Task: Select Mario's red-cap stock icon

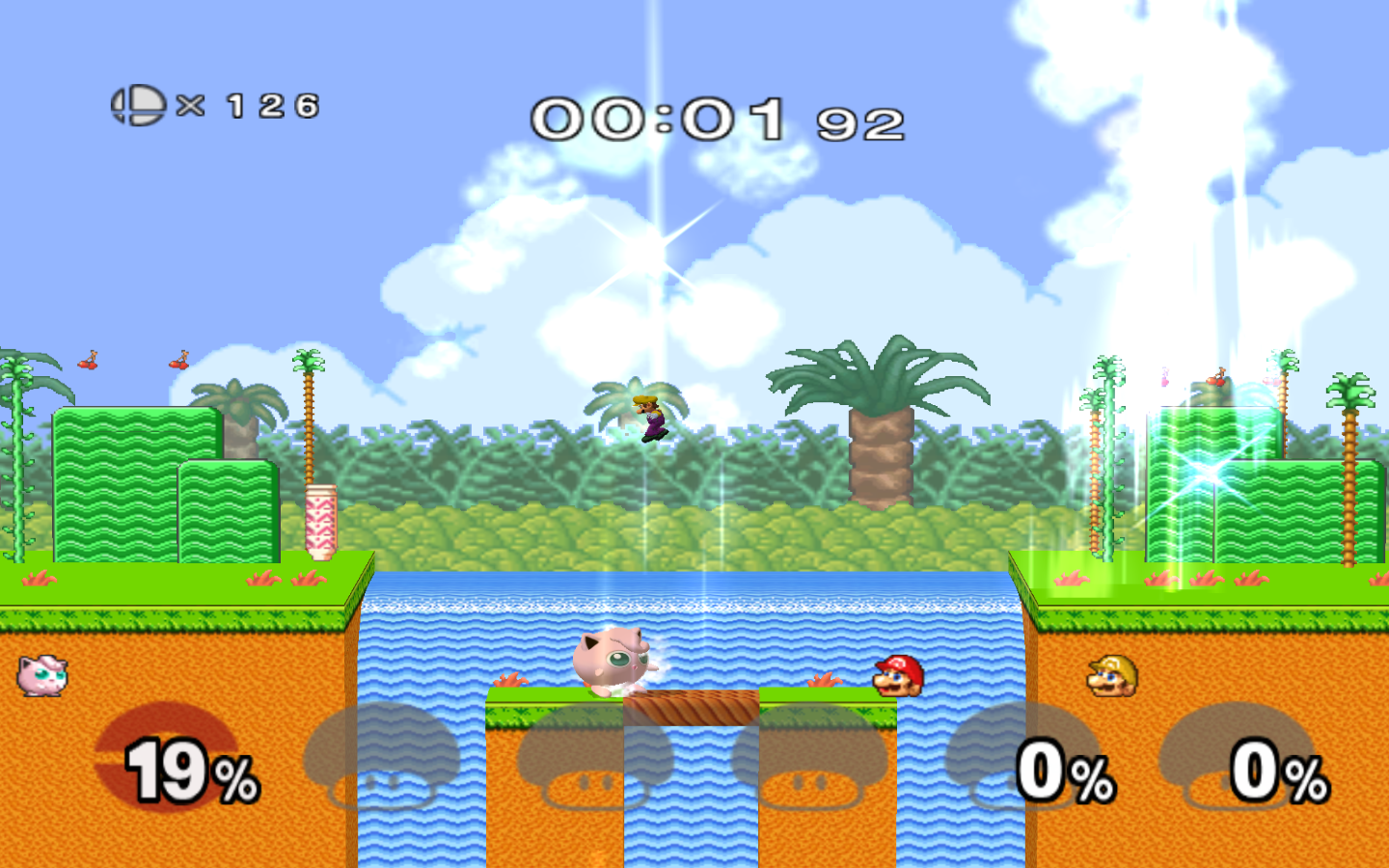Action: (899, 676)
